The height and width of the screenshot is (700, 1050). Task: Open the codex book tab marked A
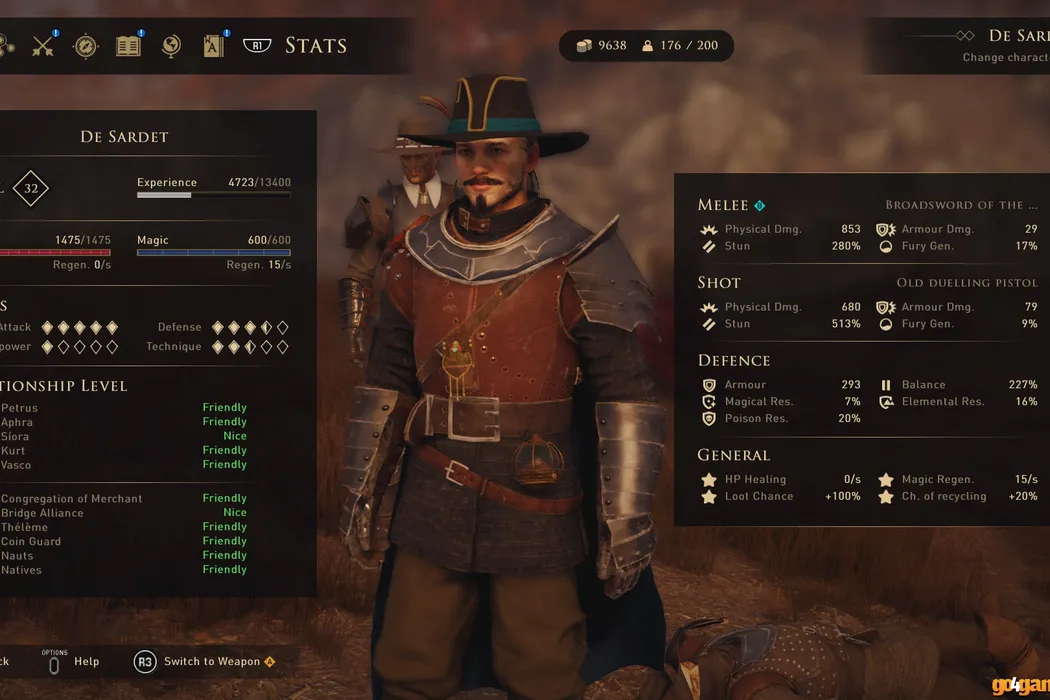[x=213, y=45]
